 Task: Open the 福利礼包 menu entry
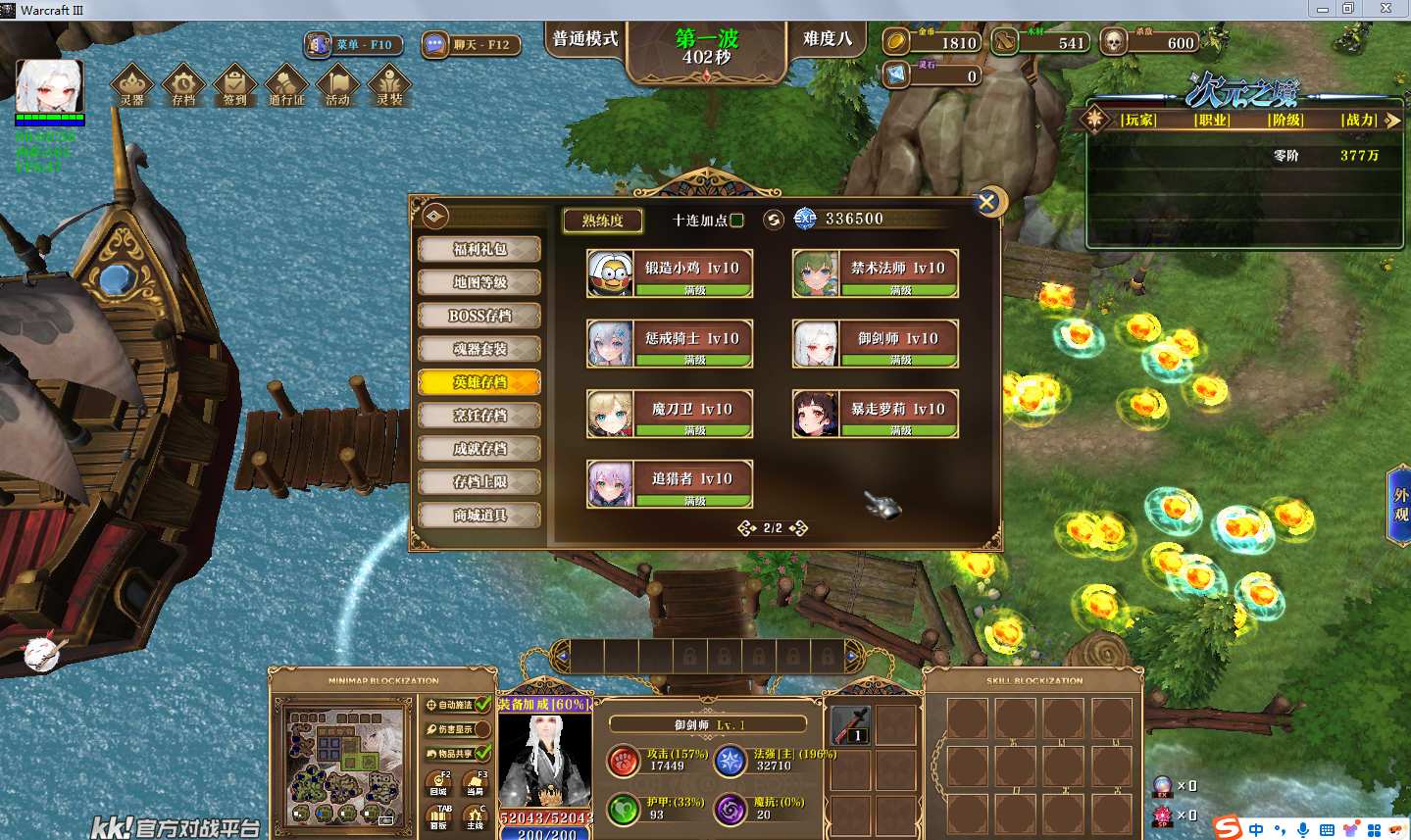[x=479, y=249]
